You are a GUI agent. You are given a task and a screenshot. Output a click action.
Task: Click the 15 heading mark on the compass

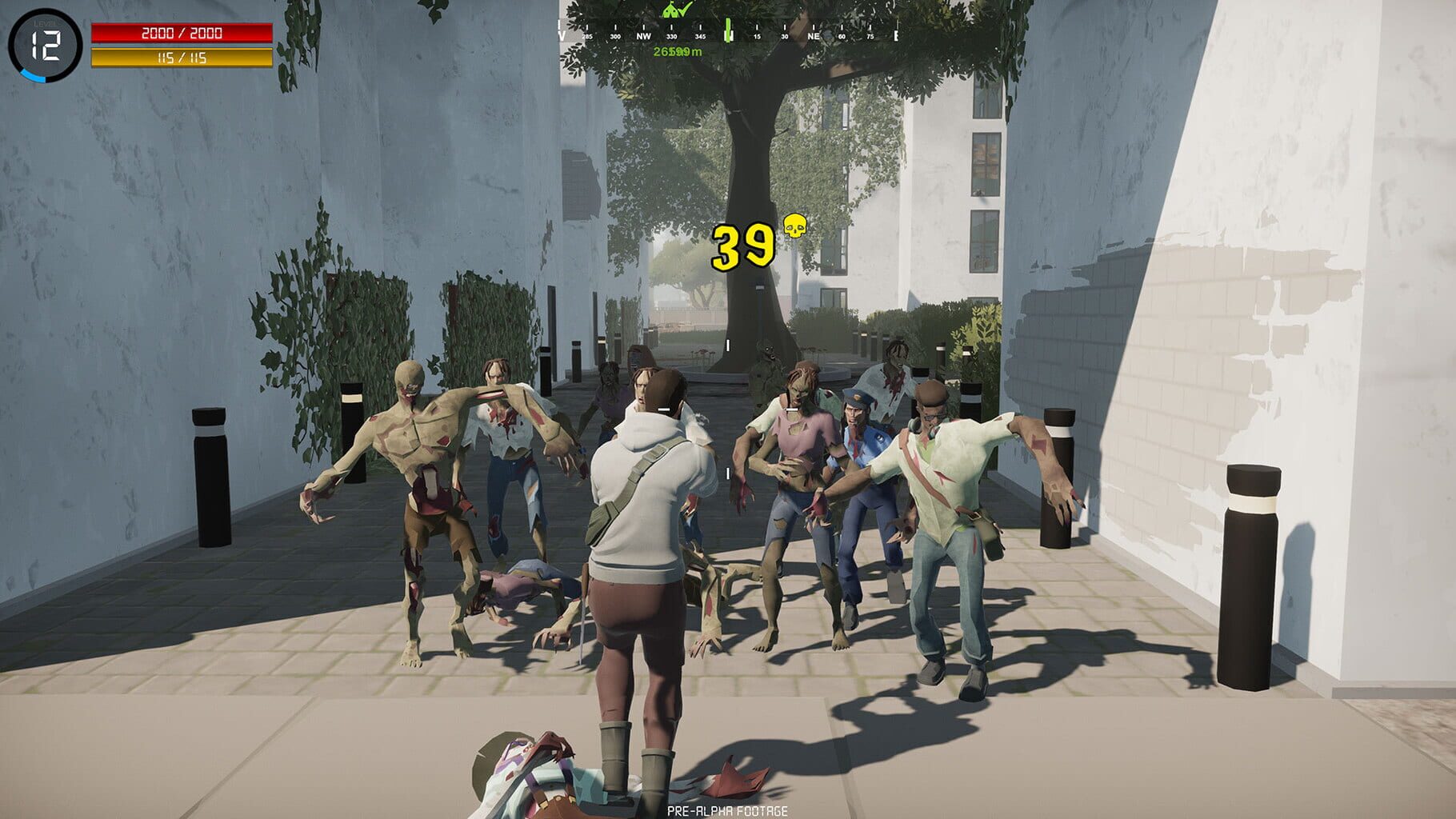(x=757, y=37)
